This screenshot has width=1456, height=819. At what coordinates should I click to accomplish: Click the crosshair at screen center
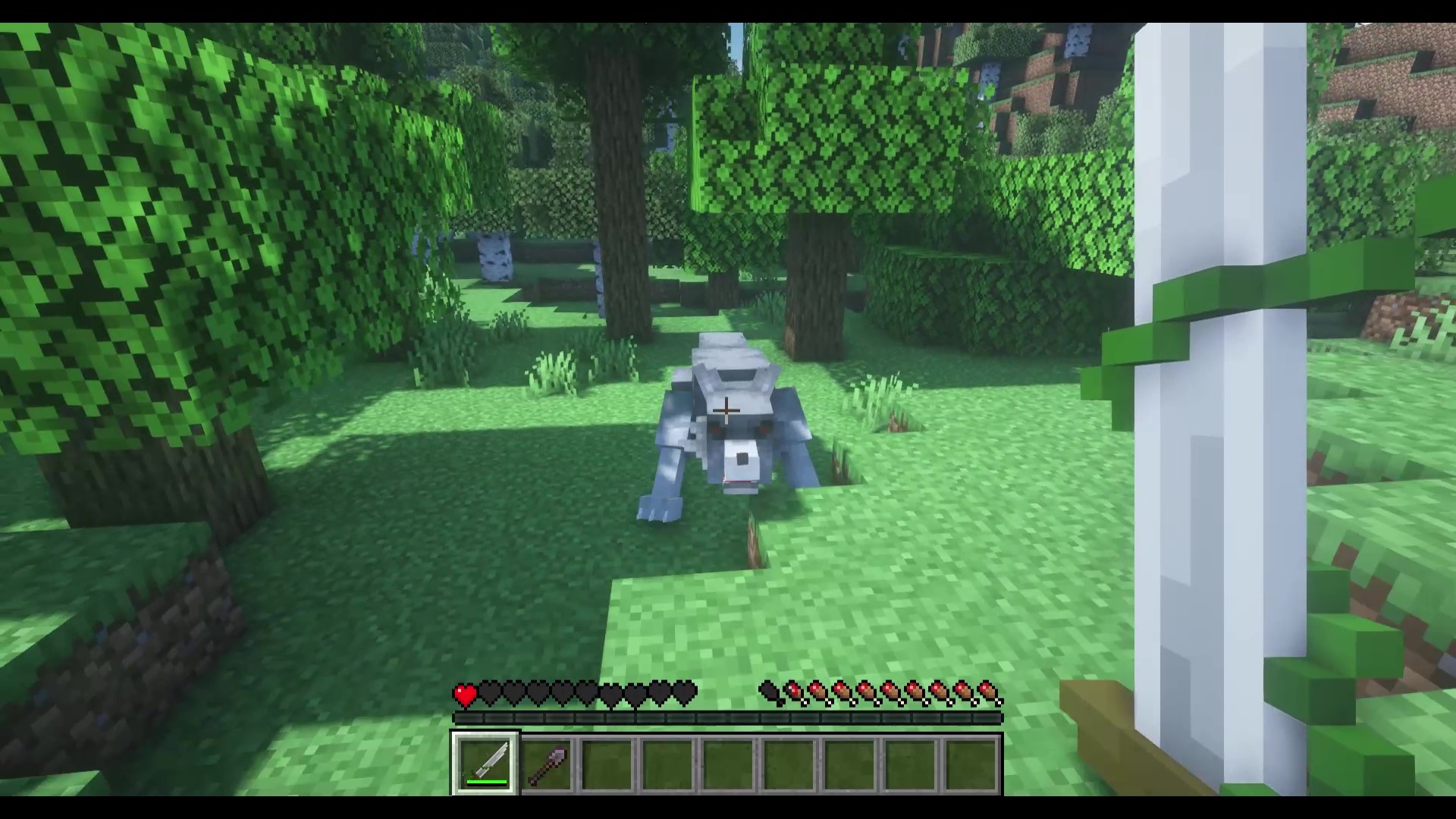pyautogui.click(x=726, y=409)
